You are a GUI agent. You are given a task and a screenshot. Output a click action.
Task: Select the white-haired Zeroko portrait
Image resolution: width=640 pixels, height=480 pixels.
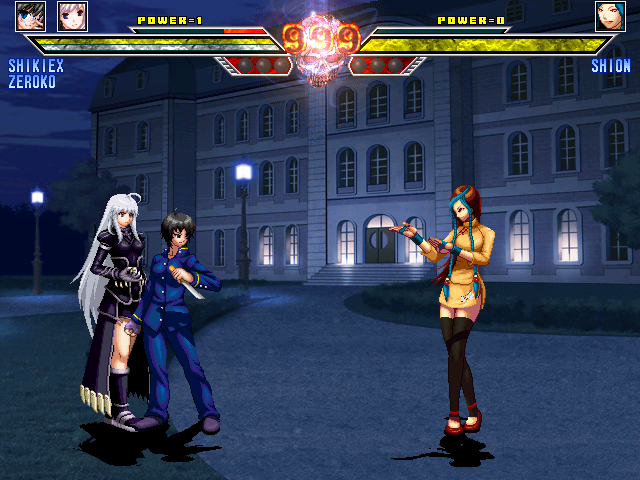tap(72, 16)
